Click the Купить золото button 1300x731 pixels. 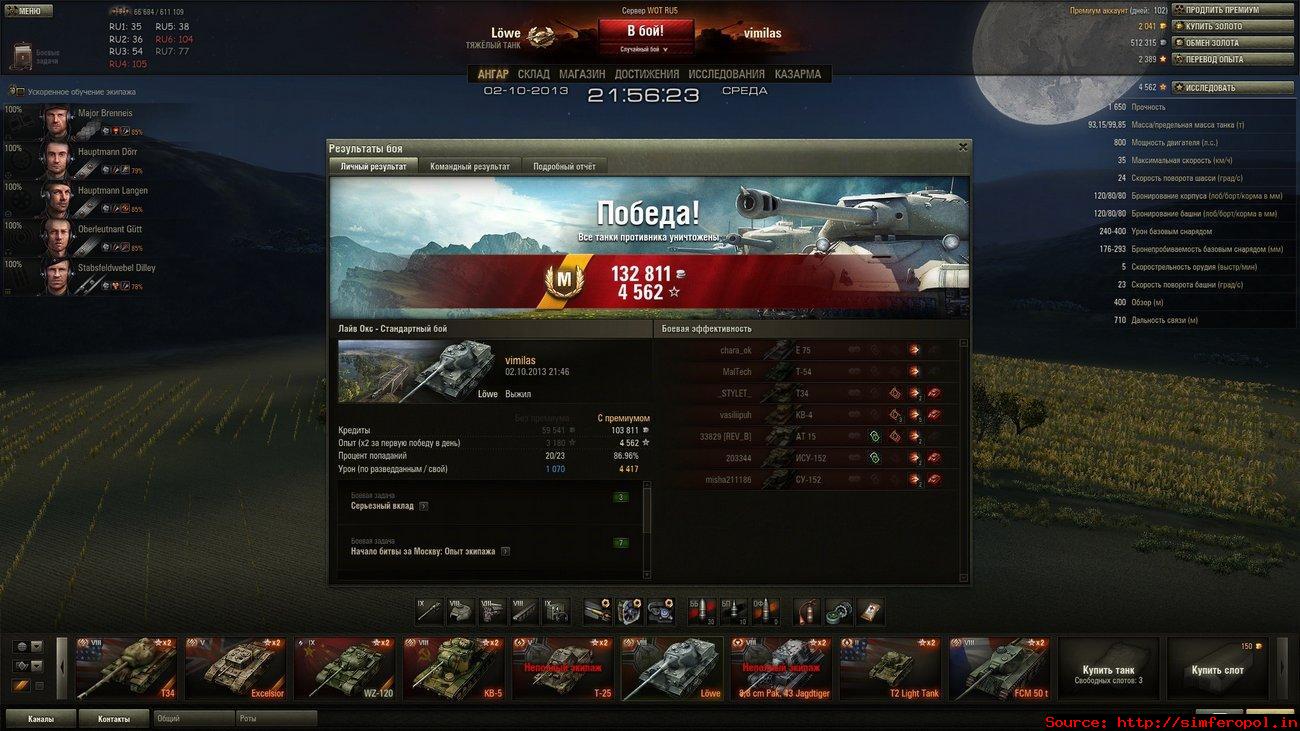click(1232, 26)
